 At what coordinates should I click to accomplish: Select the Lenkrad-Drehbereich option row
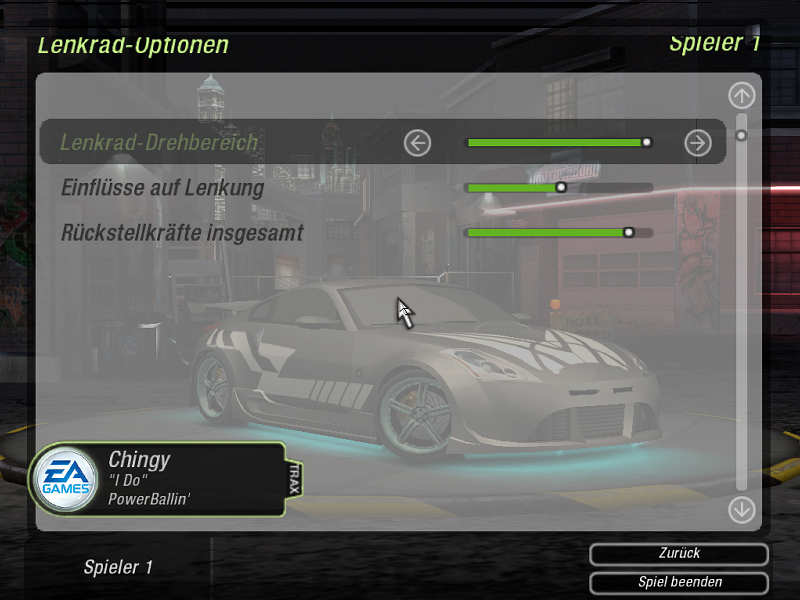[x=160, y=143]
